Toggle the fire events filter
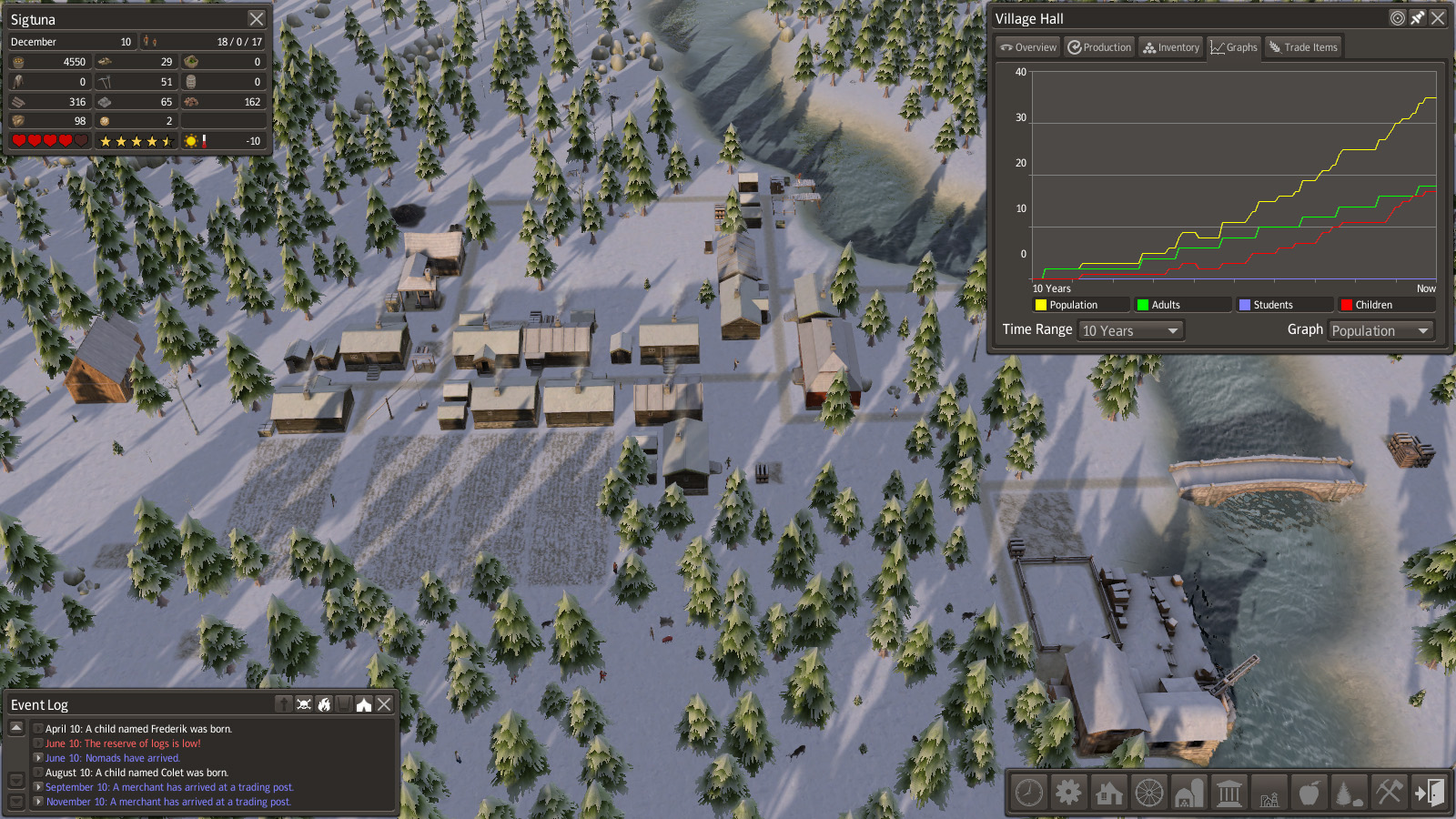The height and width of the screenshot is (819, 1456). [324, 704]
